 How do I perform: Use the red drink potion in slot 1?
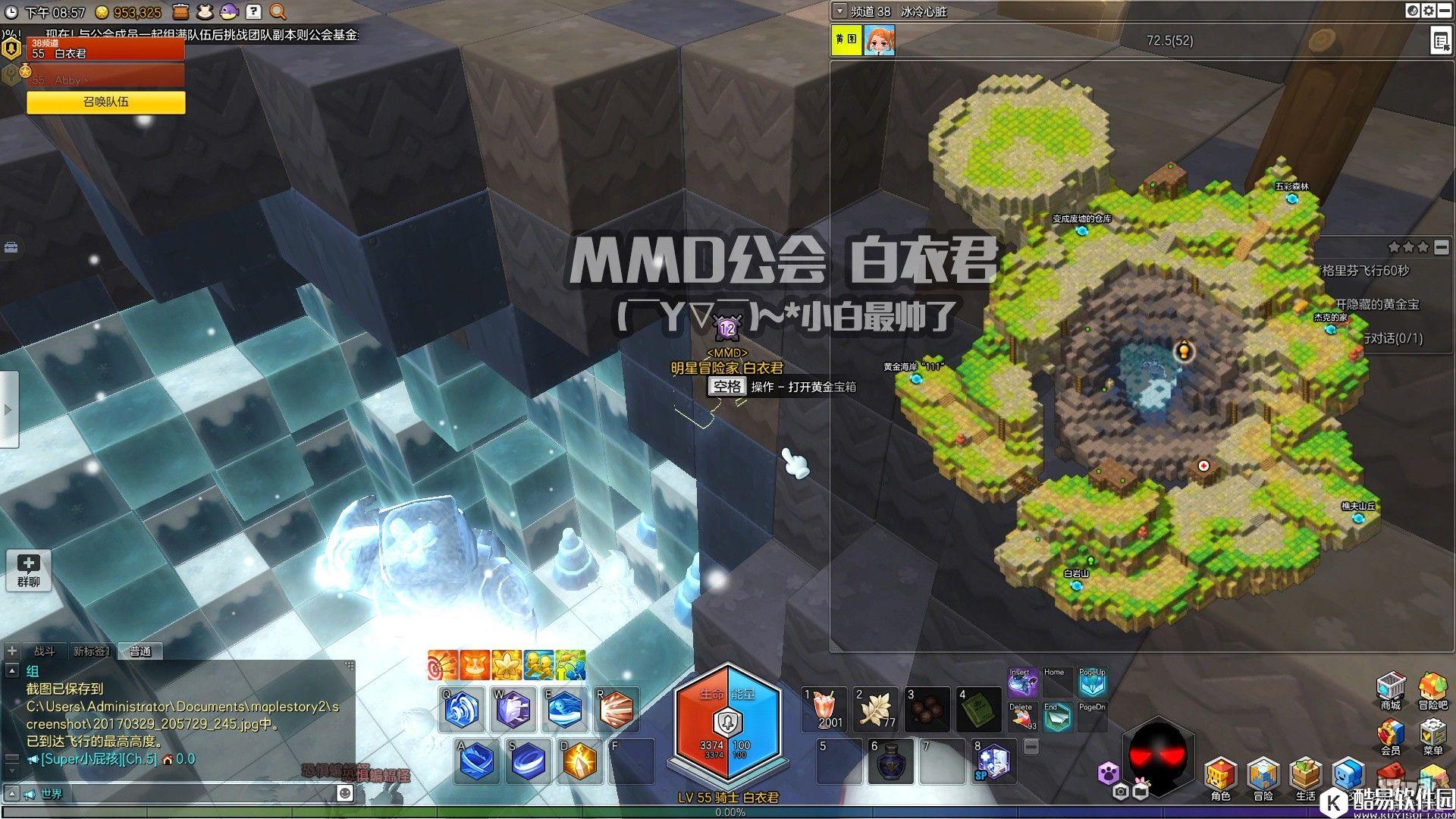(825, 710)
